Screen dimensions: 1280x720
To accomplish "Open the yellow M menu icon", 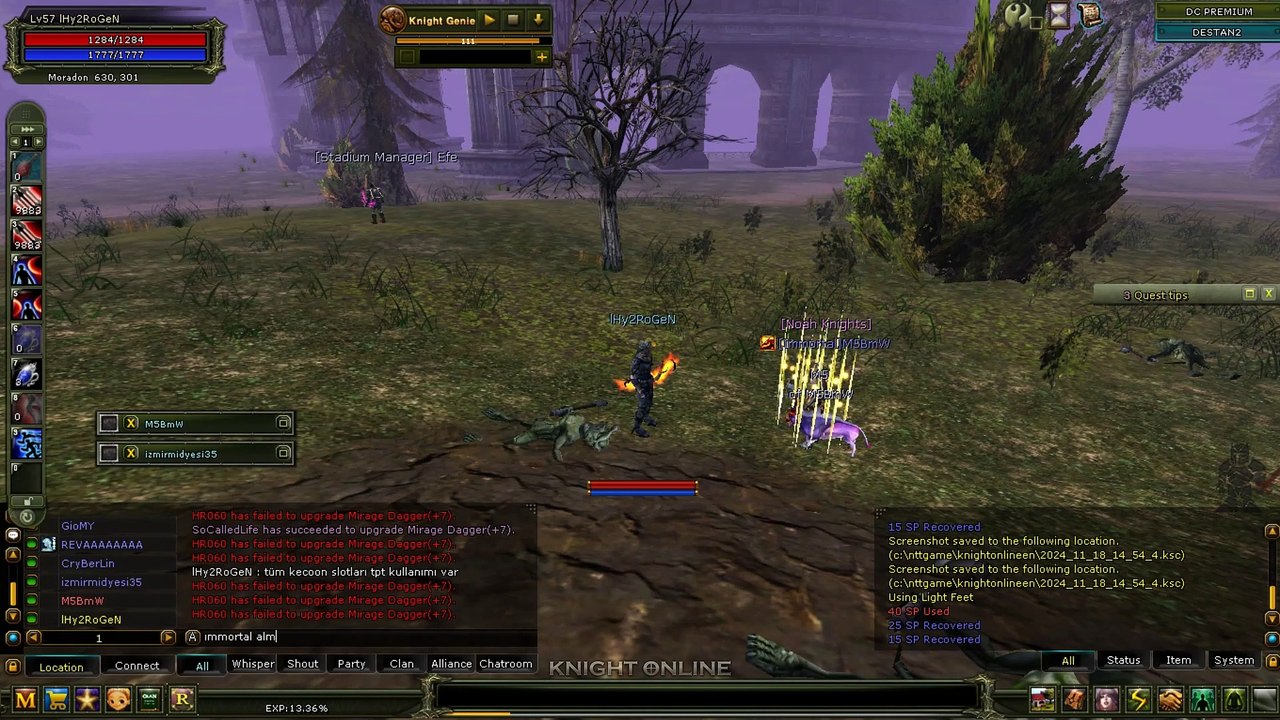I will pos(25,699).
